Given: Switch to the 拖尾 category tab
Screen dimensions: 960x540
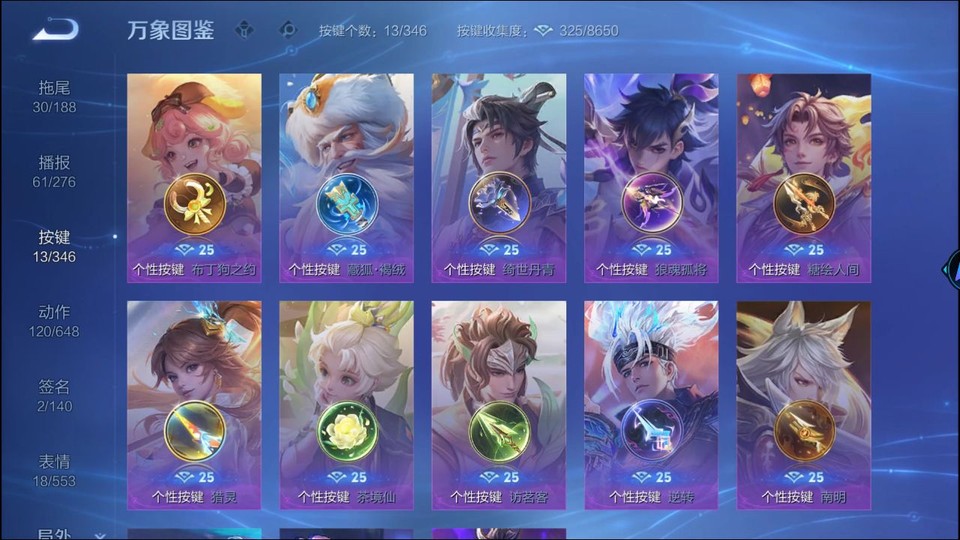Looking at the screenshot, I should [x=54, y=96].
